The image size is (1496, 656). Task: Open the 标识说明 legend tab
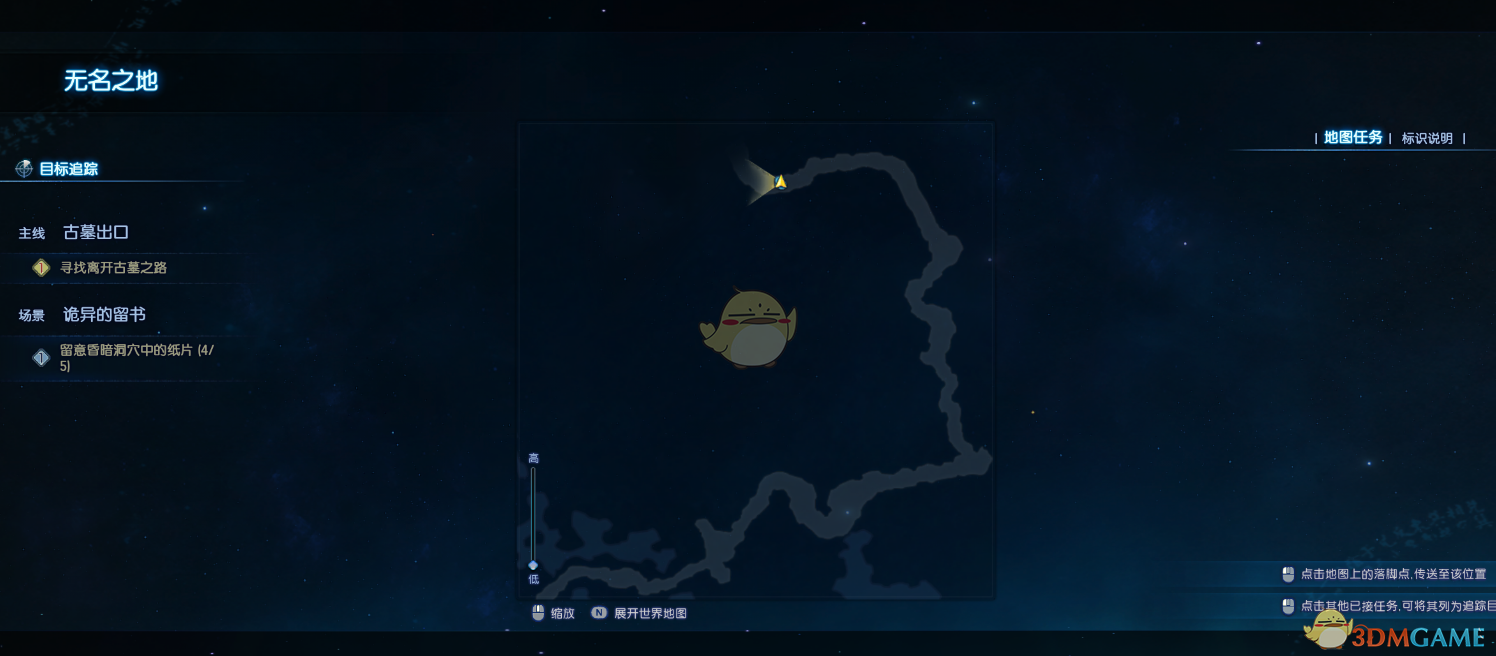click(x=1427, y=139)
